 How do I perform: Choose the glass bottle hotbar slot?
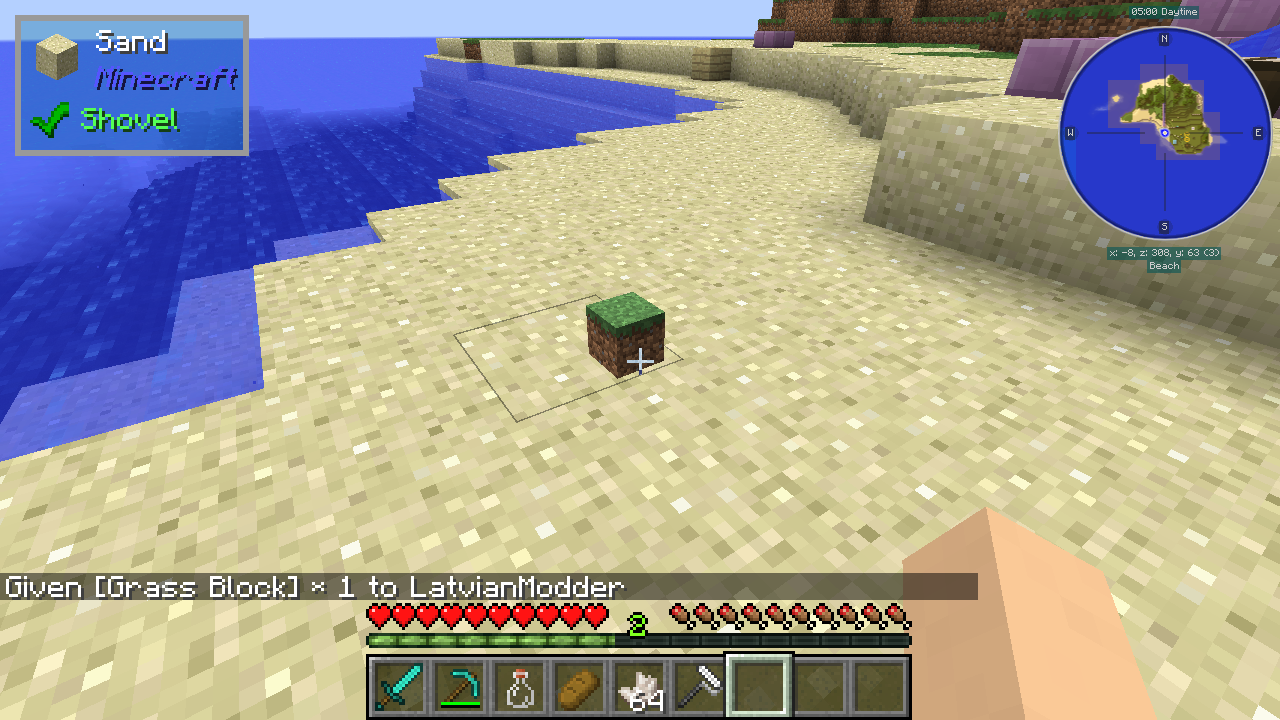[518, 687]
